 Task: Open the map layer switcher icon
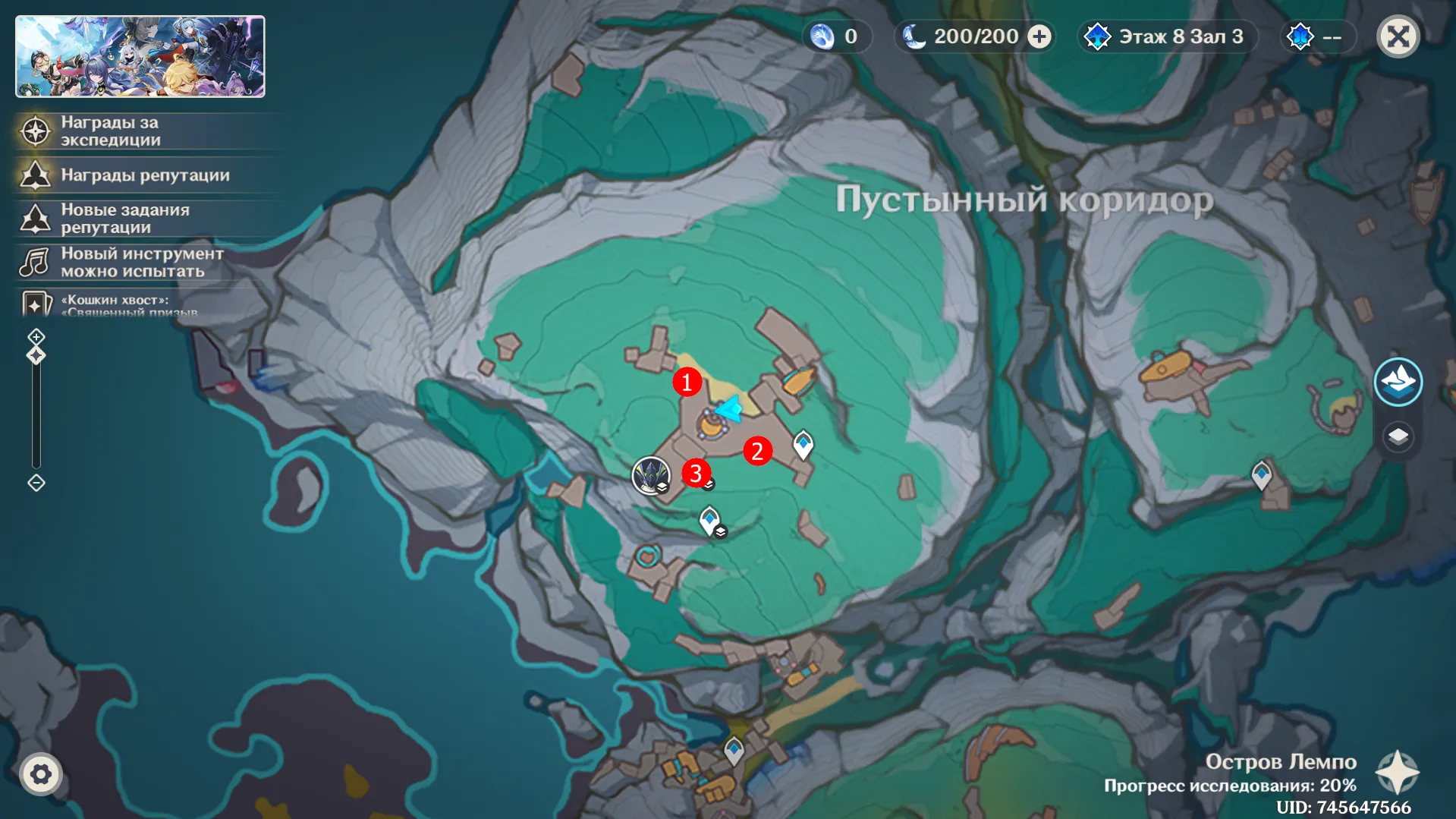[1398, 436]
